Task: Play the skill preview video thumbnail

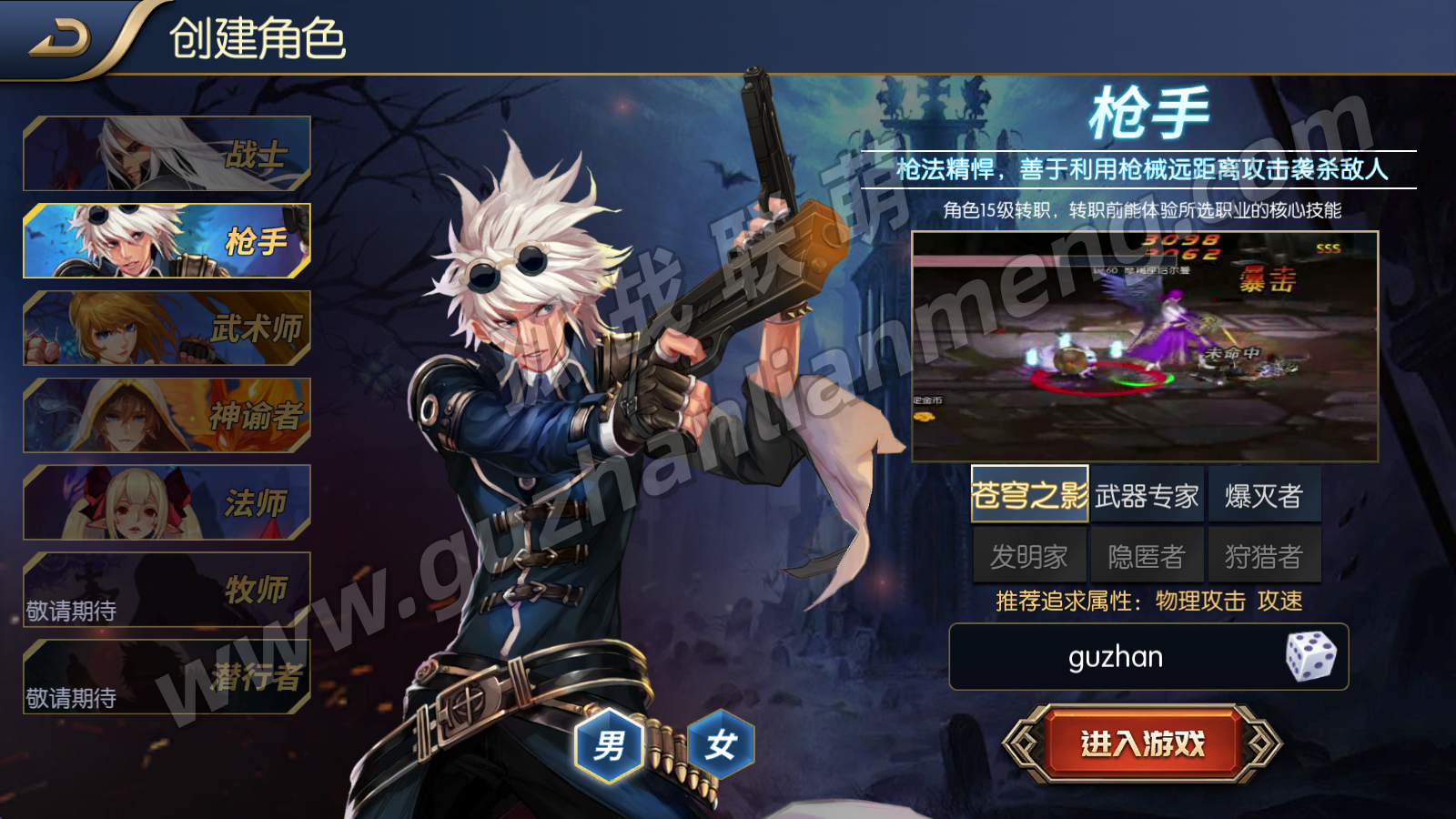Action: (1145, 347)
